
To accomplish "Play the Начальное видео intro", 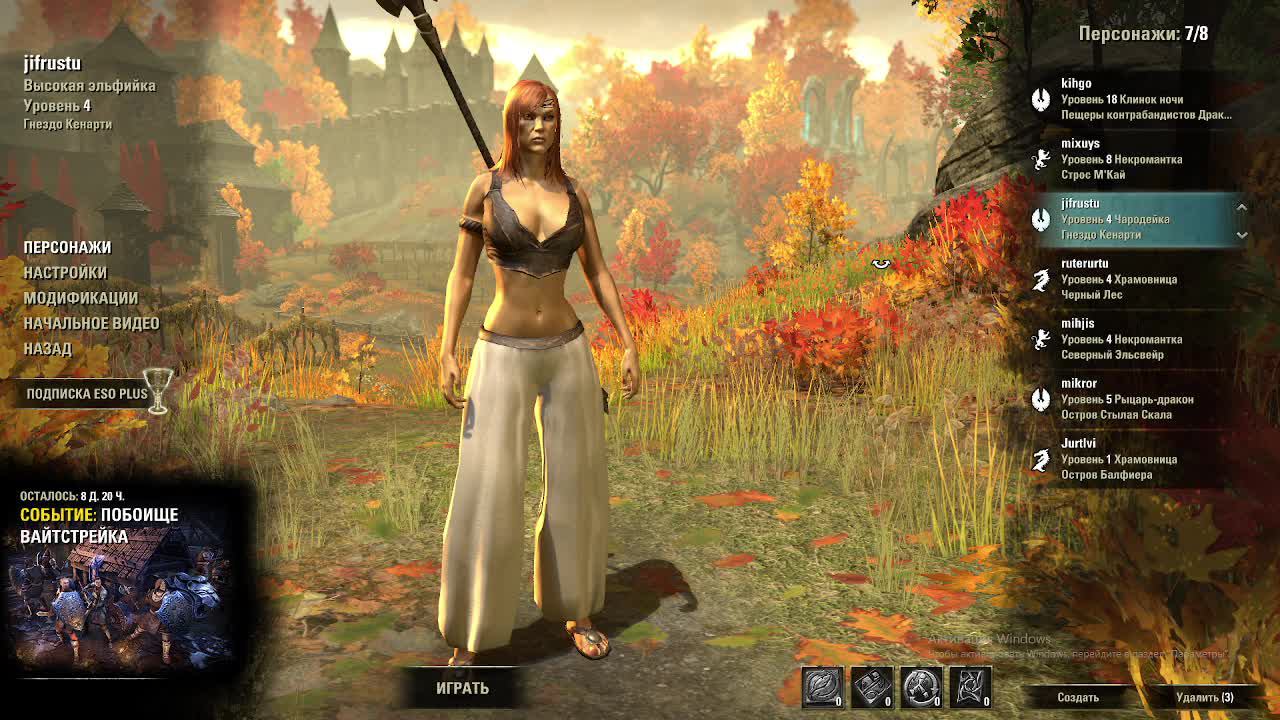I will (x=91, y=323).
